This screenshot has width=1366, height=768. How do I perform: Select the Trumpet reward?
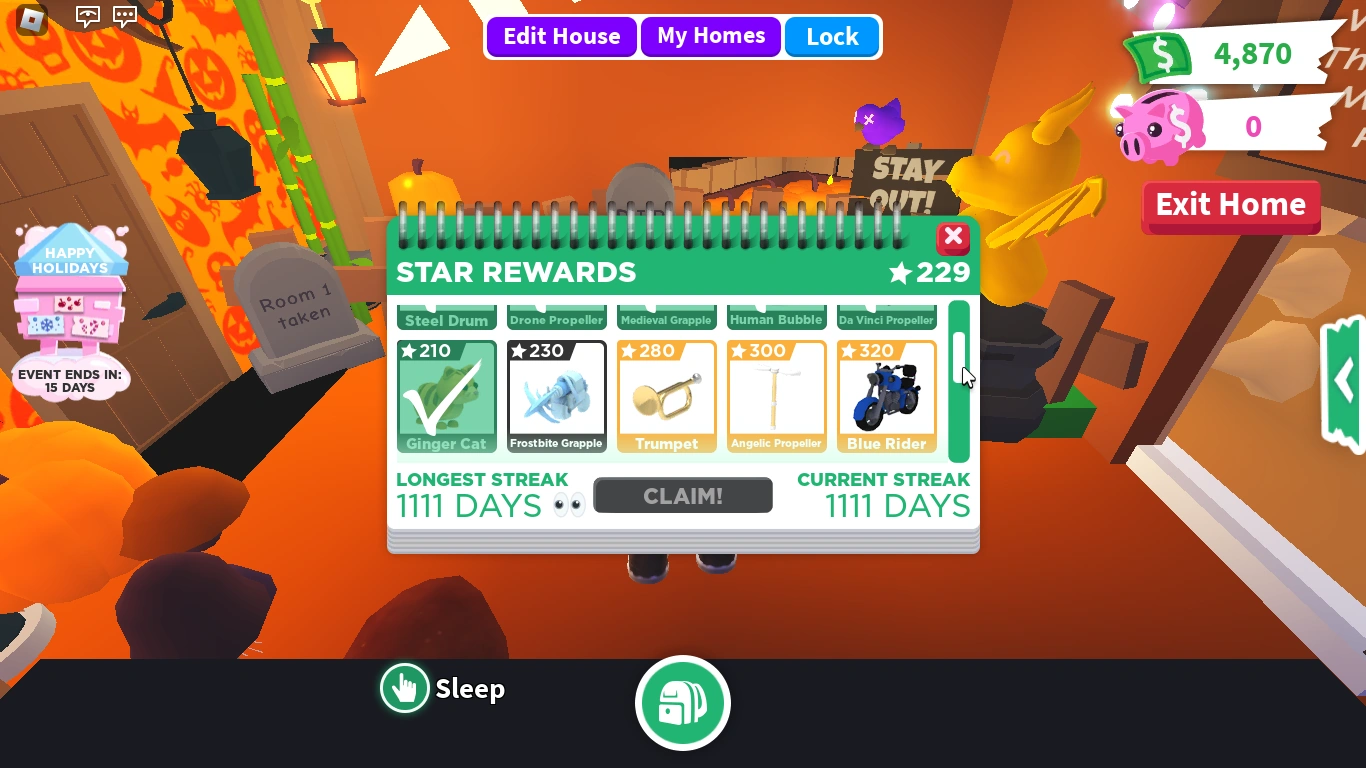pos(666,396)
